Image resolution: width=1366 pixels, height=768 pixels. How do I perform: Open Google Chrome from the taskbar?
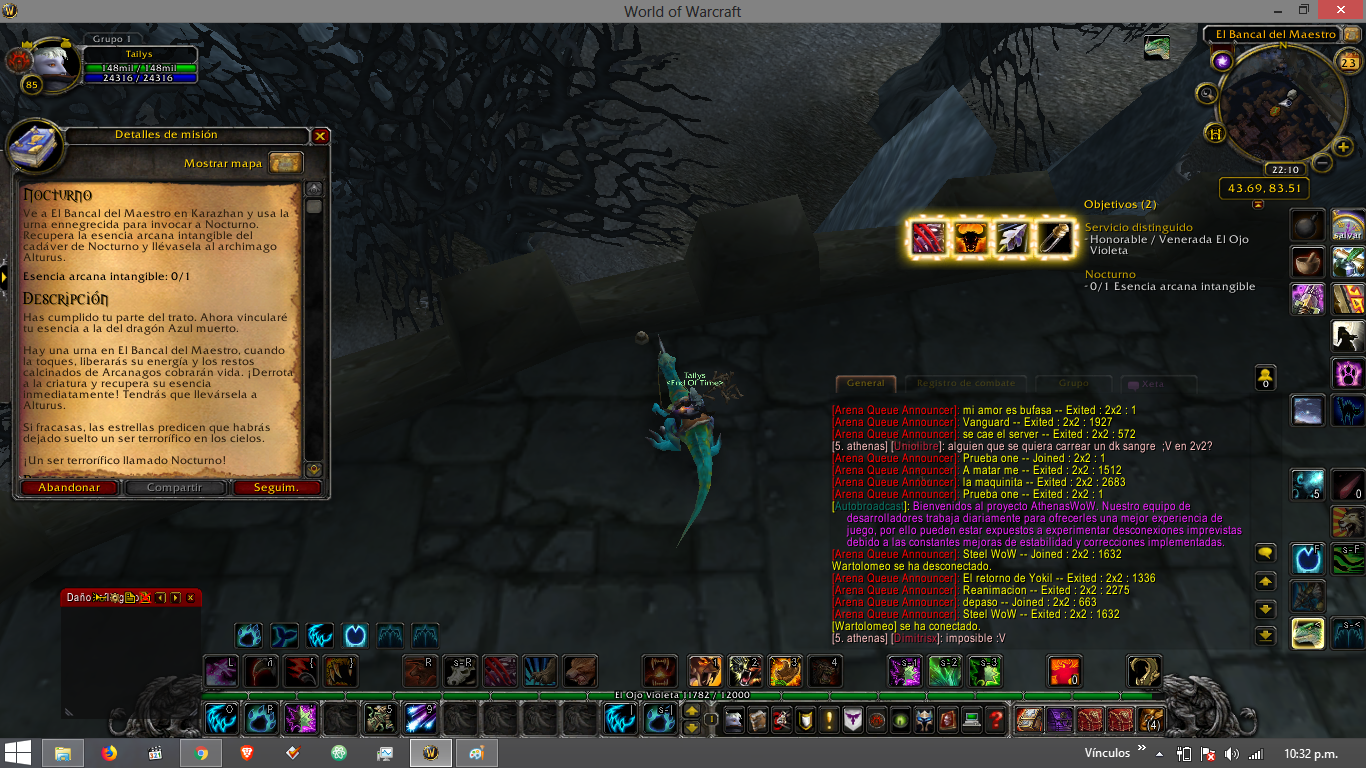point(200,754)
